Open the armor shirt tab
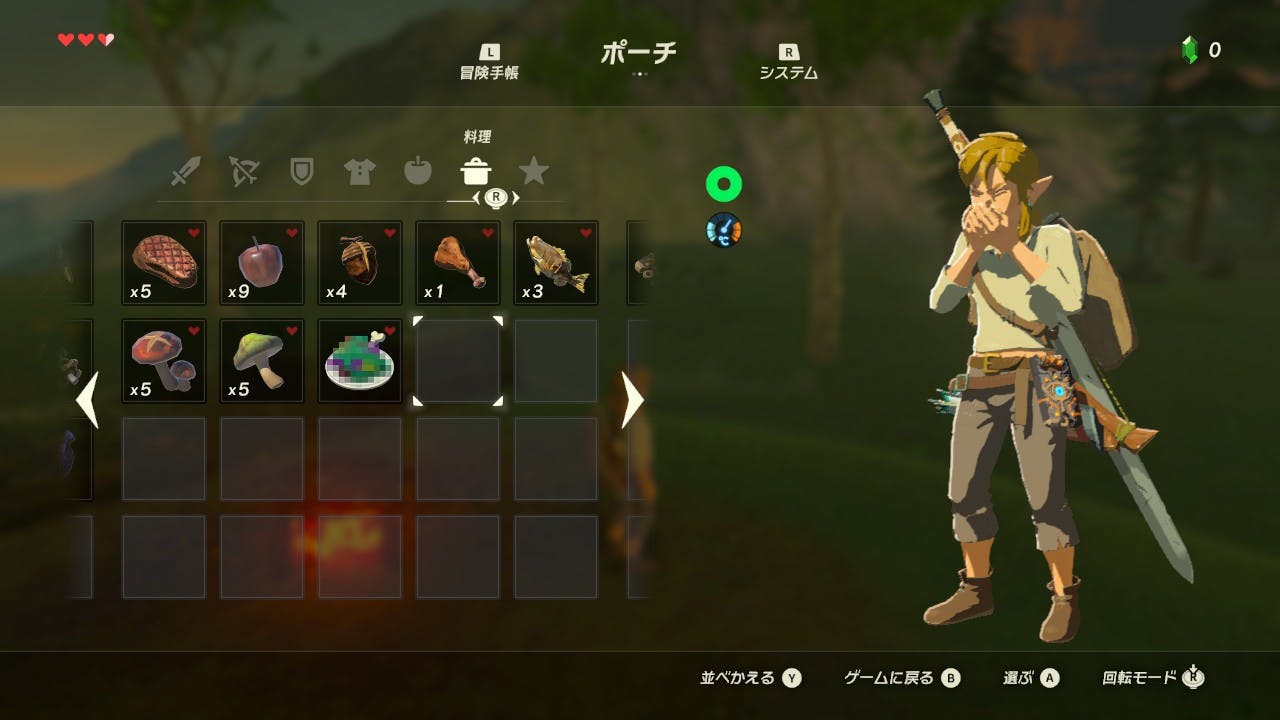Screen dimensions: 1280x720 pos(359,172)
